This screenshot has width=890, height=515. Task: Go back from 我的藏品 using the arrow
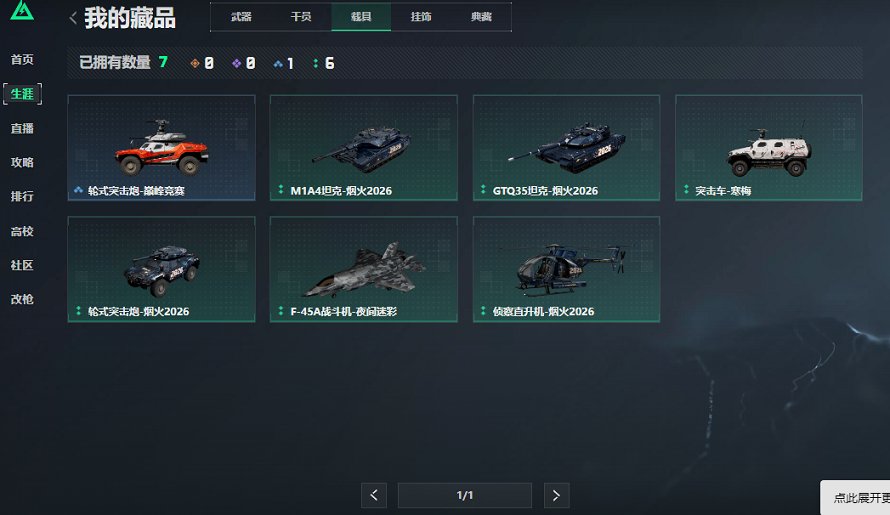point(73,18)
